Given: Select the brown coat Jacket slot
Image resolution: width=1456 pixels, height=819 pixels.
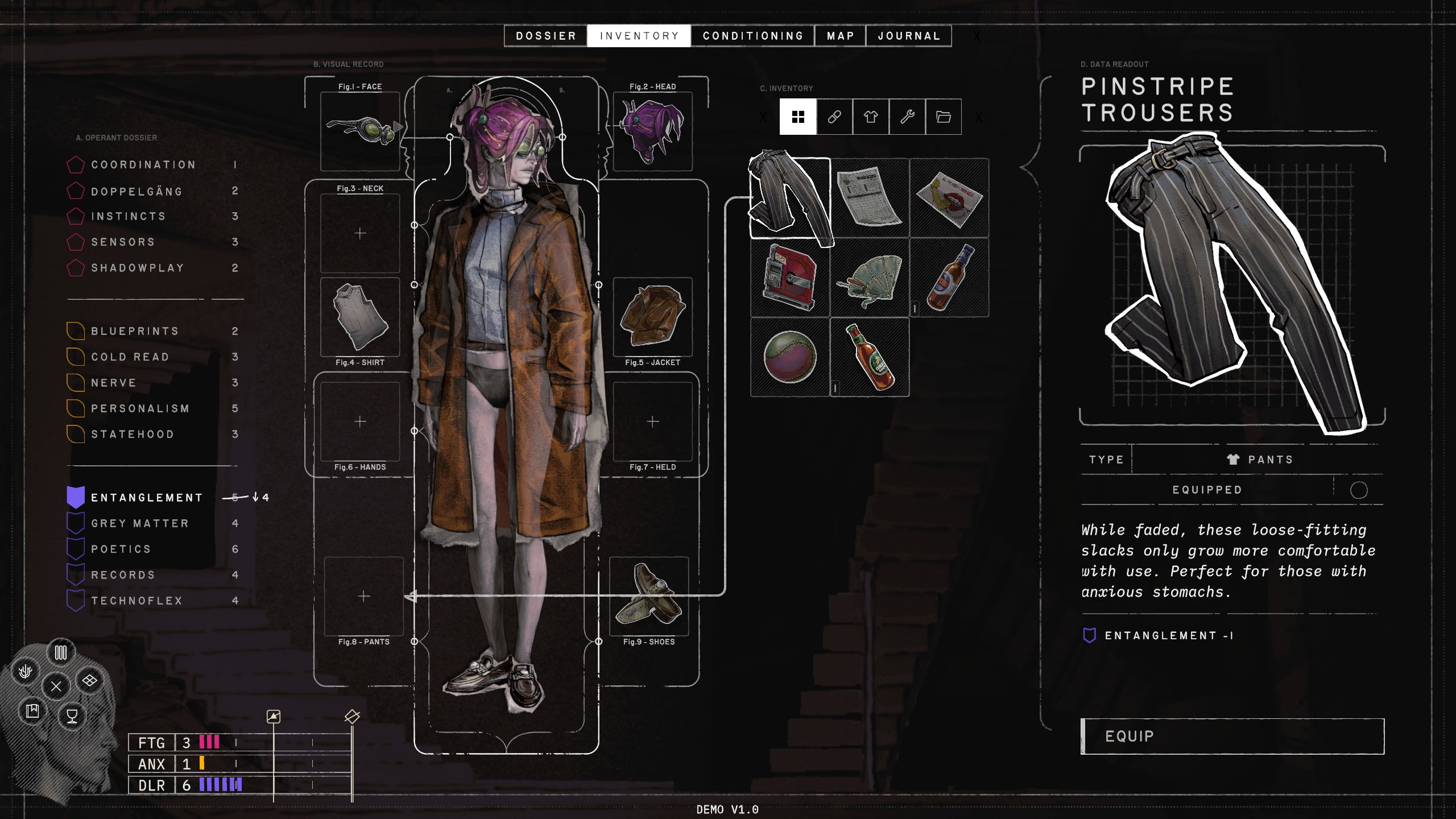Looking at the screenshot, I should click(652, 317).
